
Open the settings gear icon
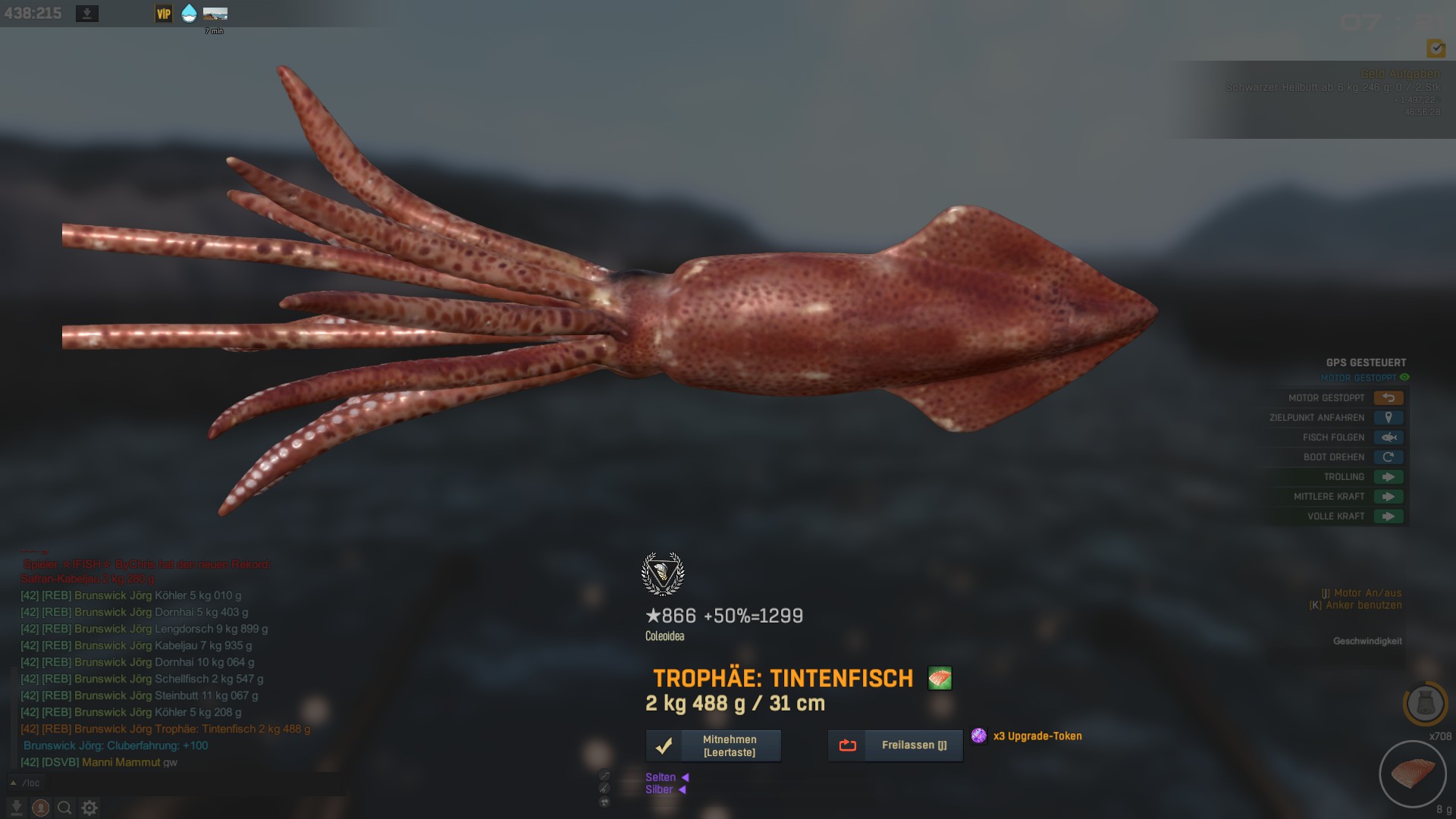[89, 808]
